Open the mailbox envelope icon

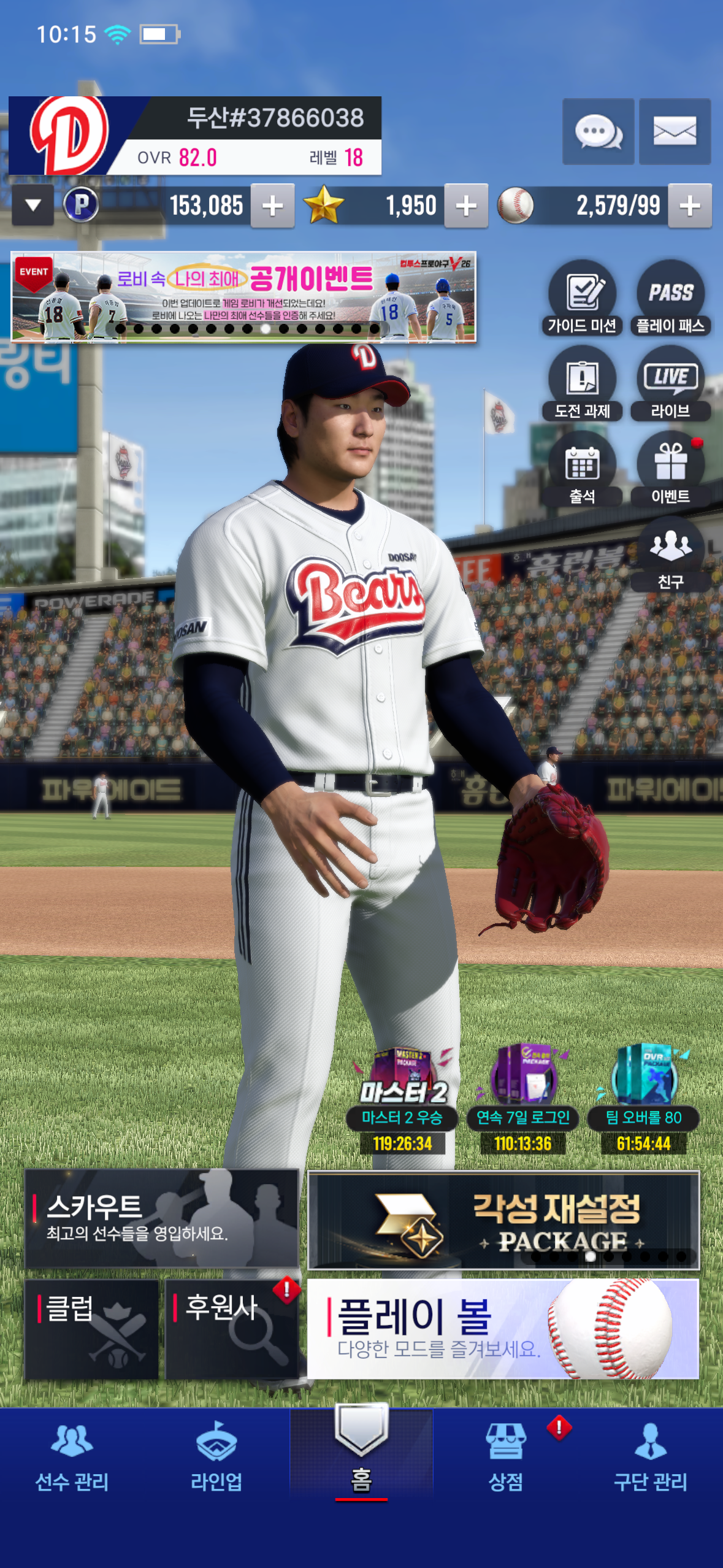pos(675,131)
